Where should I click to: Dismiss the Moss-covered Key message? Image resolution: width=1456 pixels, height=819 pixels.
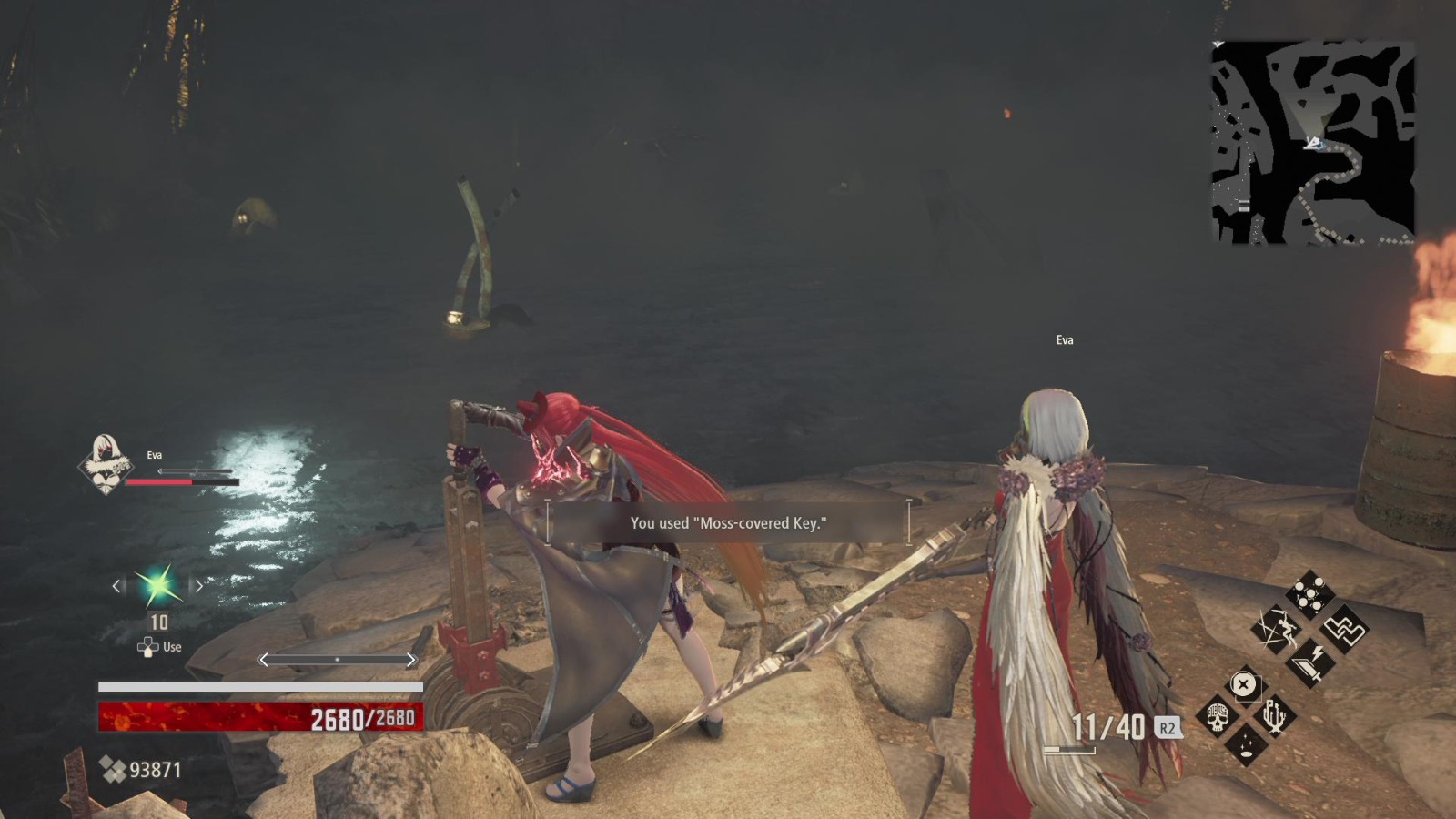pos(727,523)
